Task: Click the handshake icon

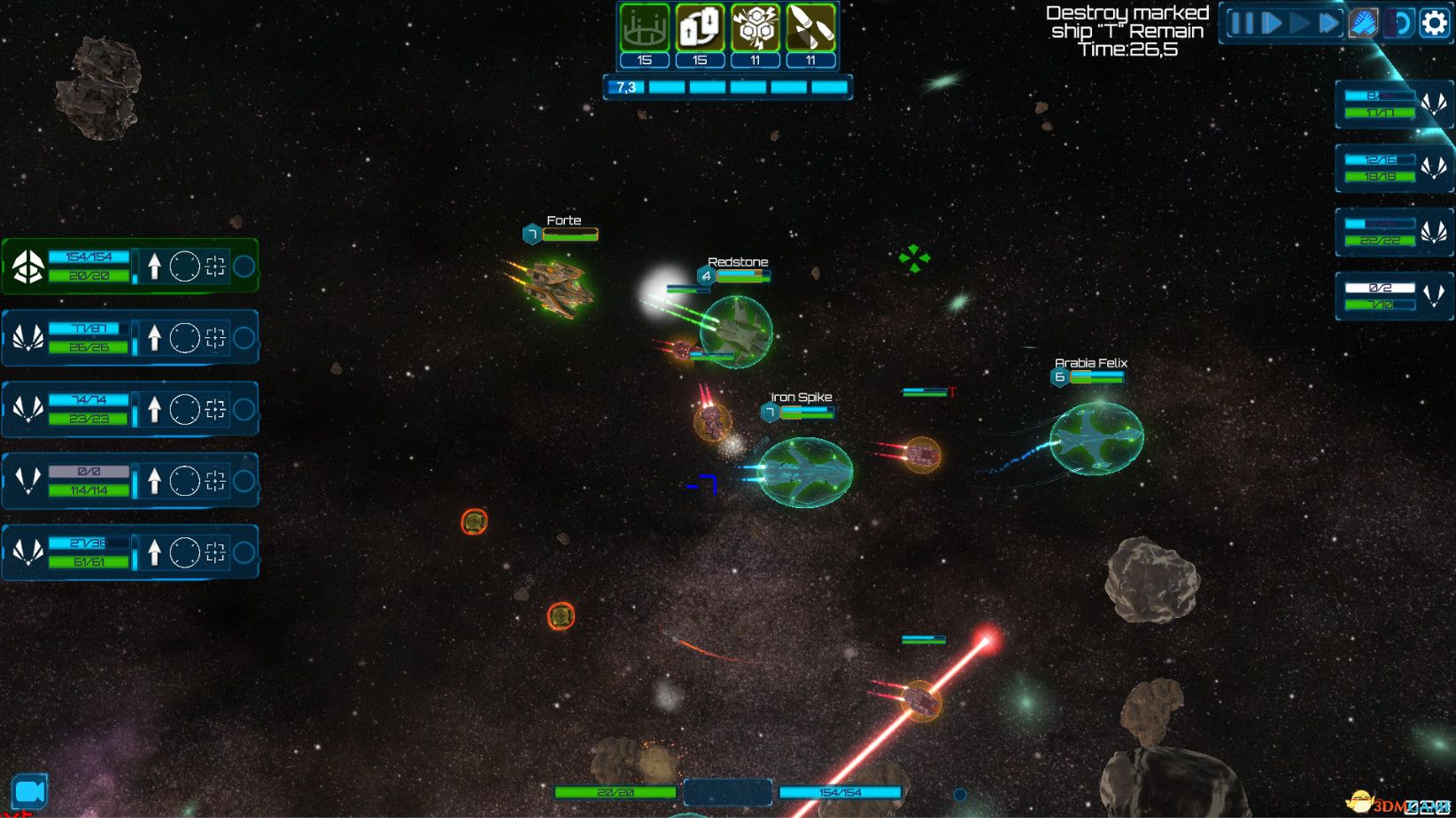Action: [1364, 23]
